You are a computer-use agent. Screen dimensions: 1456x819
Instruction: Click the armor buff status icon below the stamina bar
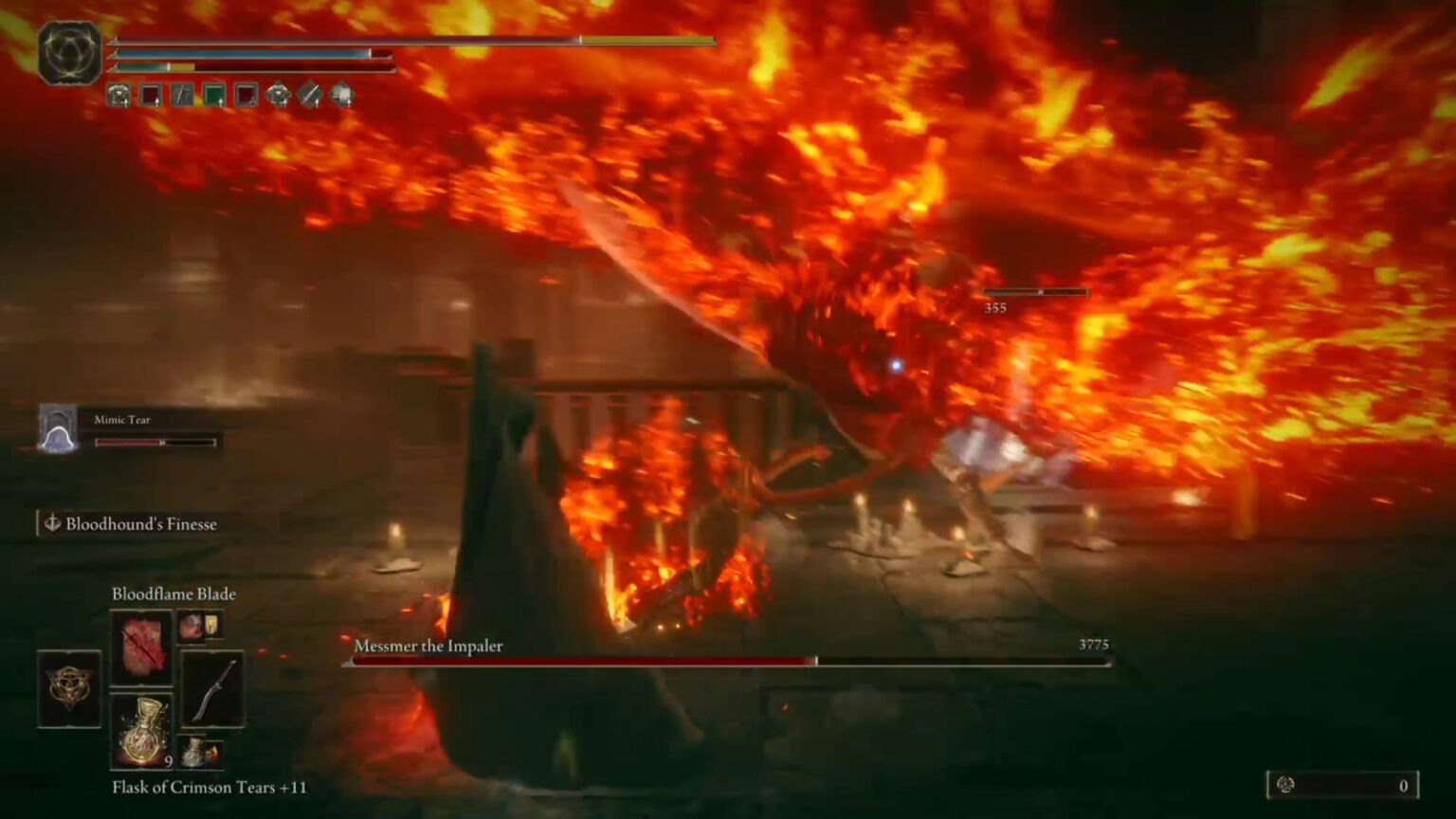(x=117, y=95)
